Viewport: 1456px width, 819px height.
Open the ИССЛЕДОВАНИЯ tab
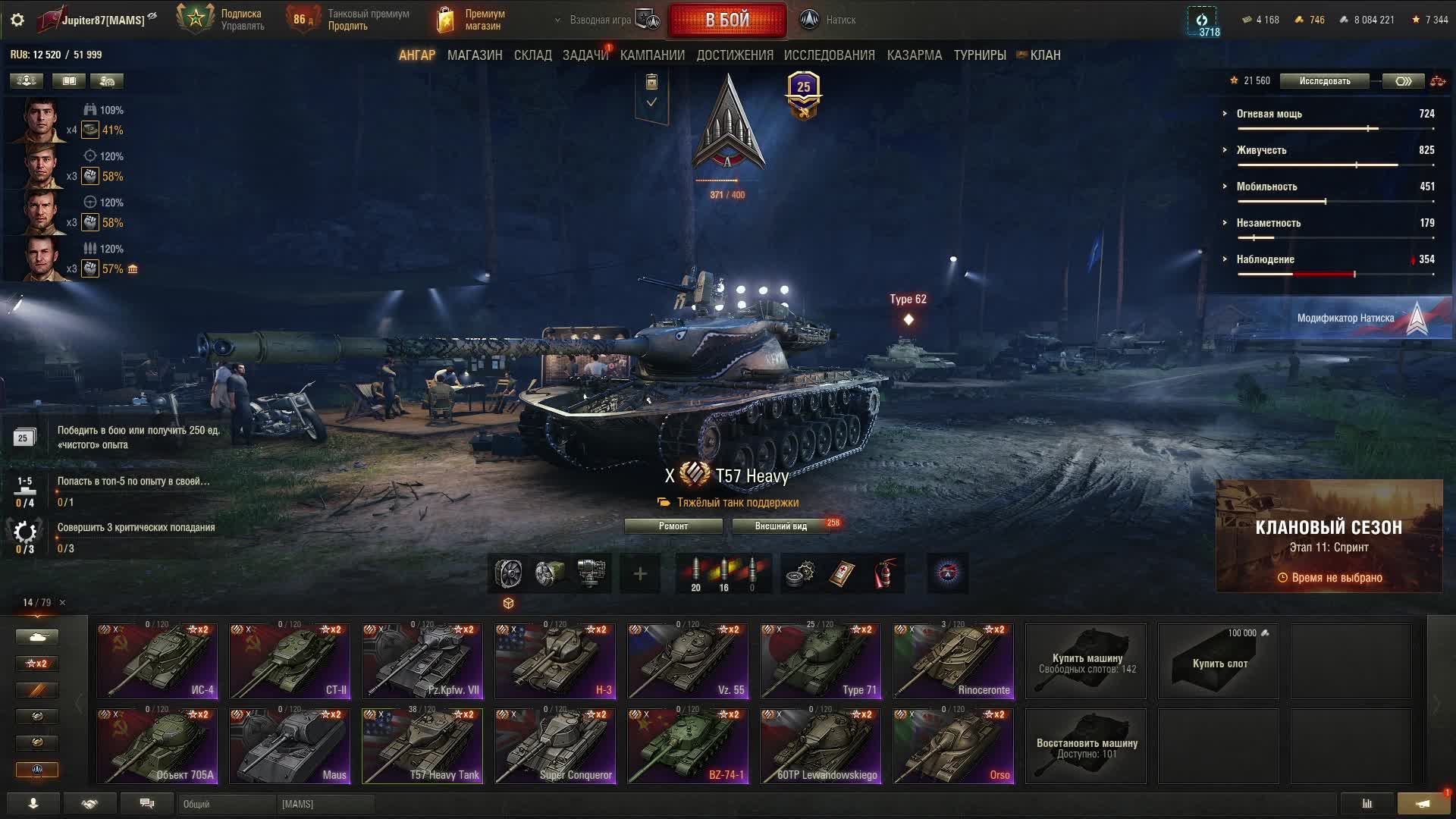click(829, 55)
